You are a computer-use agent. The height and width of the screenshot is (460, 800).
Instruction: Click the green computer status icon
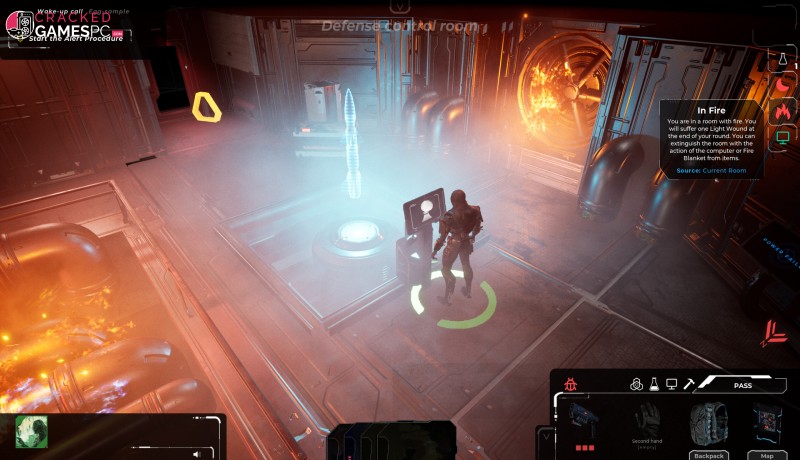tap(784, 137)
